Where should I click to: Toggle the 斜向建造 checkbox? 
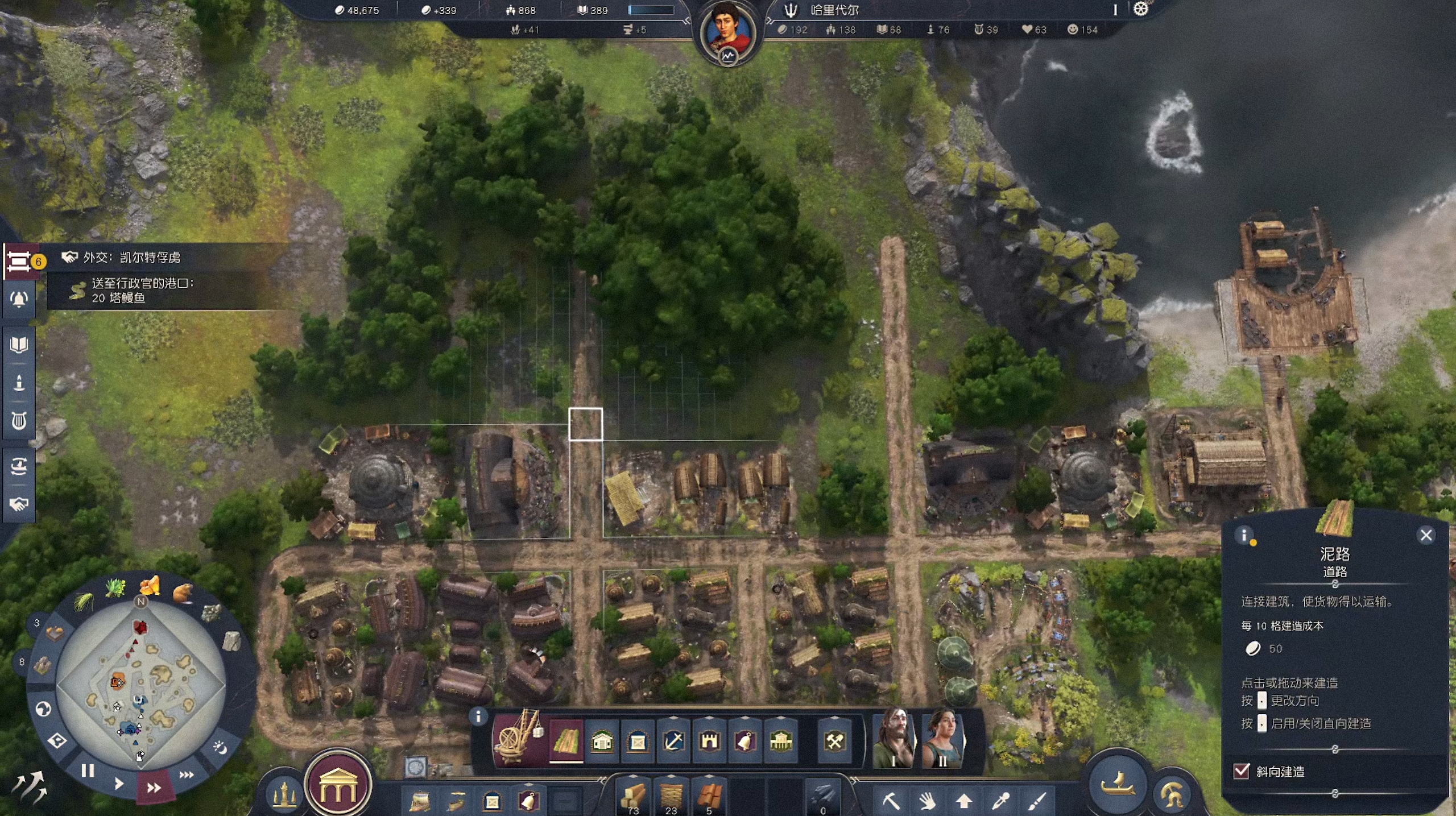coord(1241,771)
